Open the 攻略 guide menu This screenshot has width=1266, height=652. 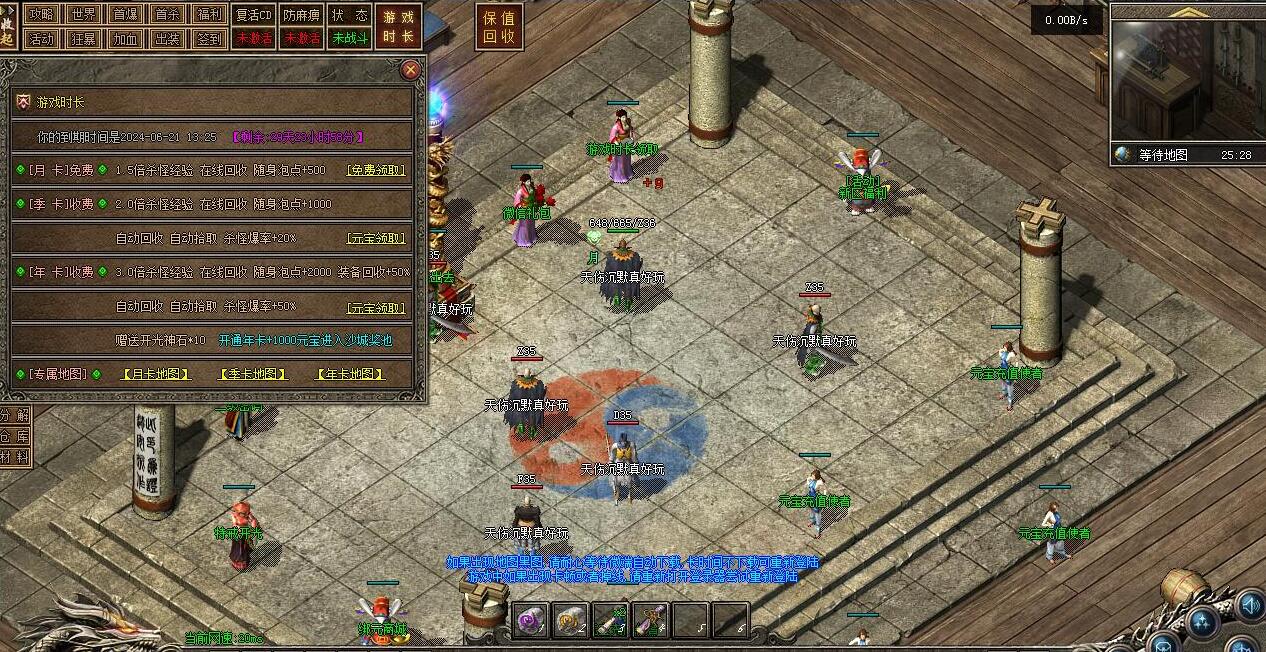42,14
